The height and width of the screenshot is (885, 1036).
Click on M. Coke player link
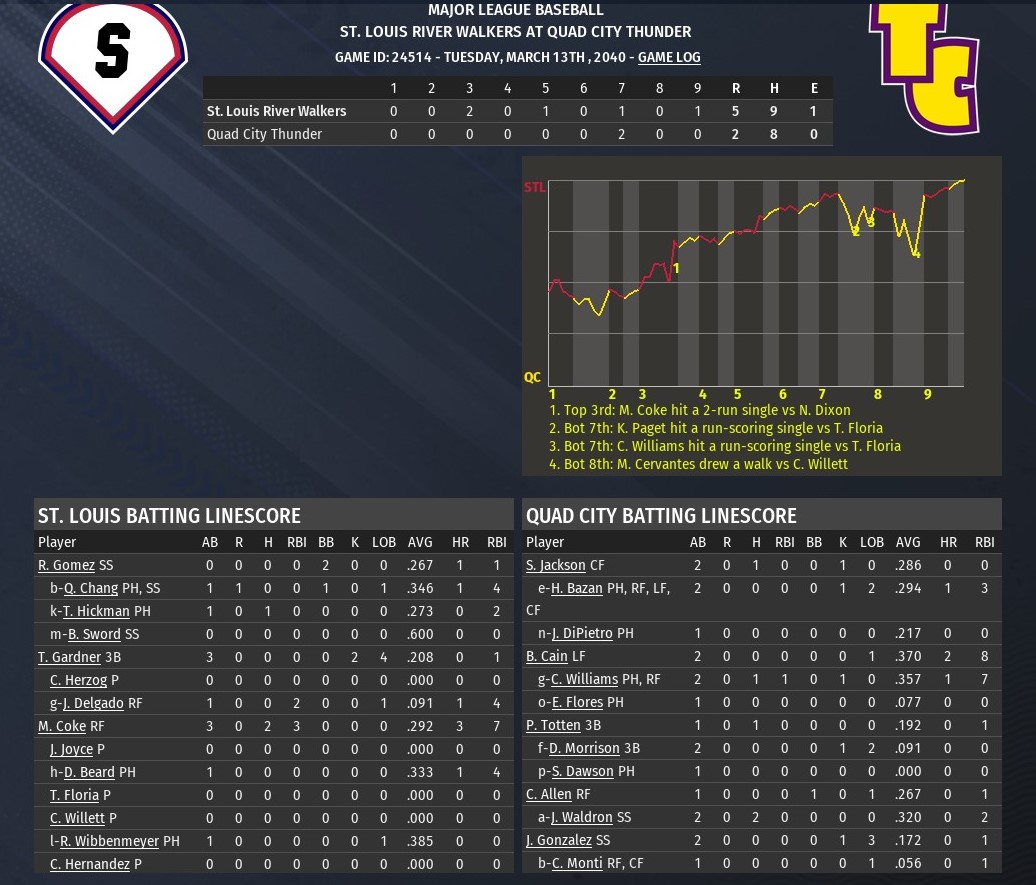[61, 726]
